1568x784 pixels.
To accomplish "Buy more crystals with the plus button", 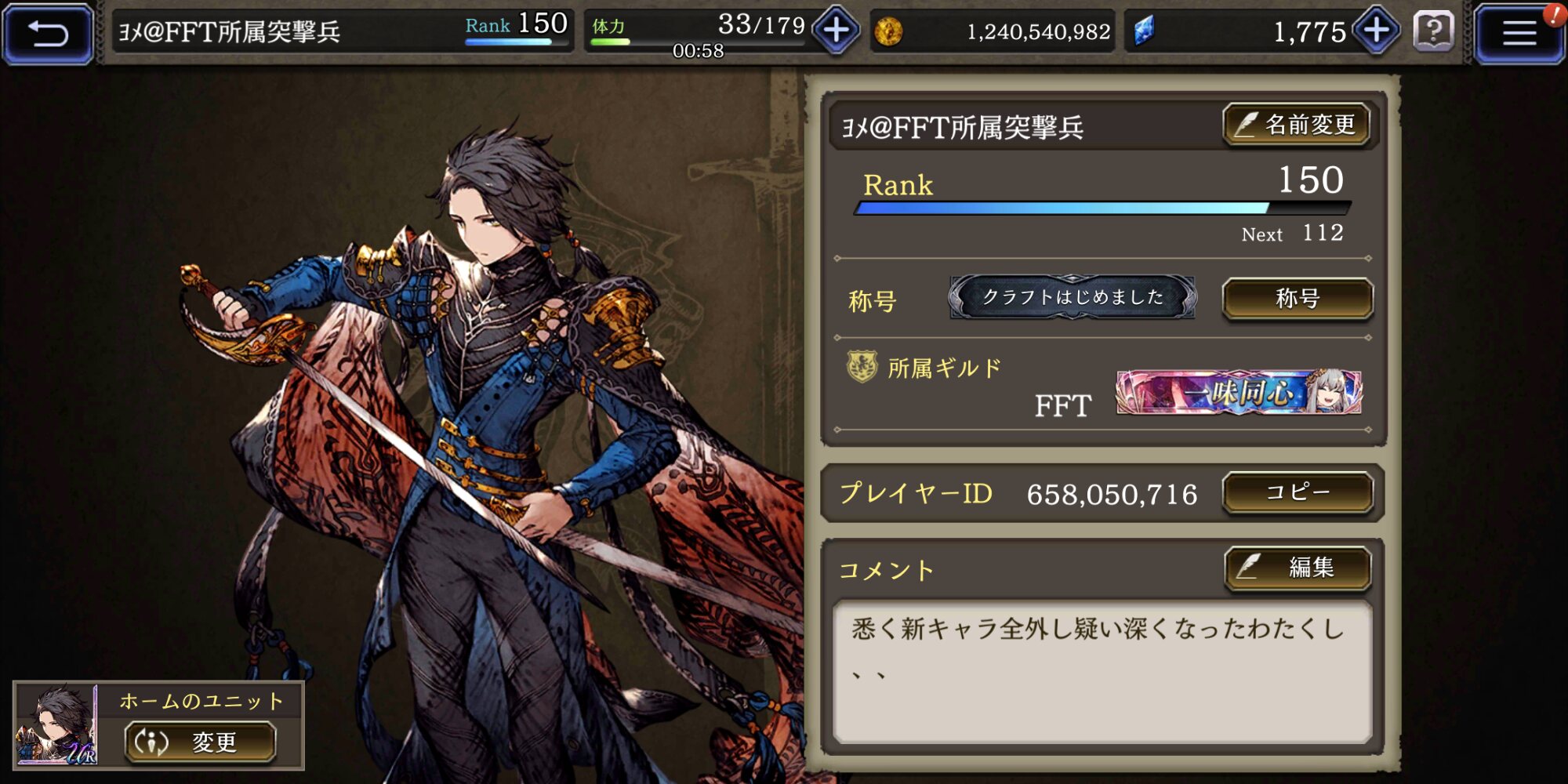I will 1377,31.
